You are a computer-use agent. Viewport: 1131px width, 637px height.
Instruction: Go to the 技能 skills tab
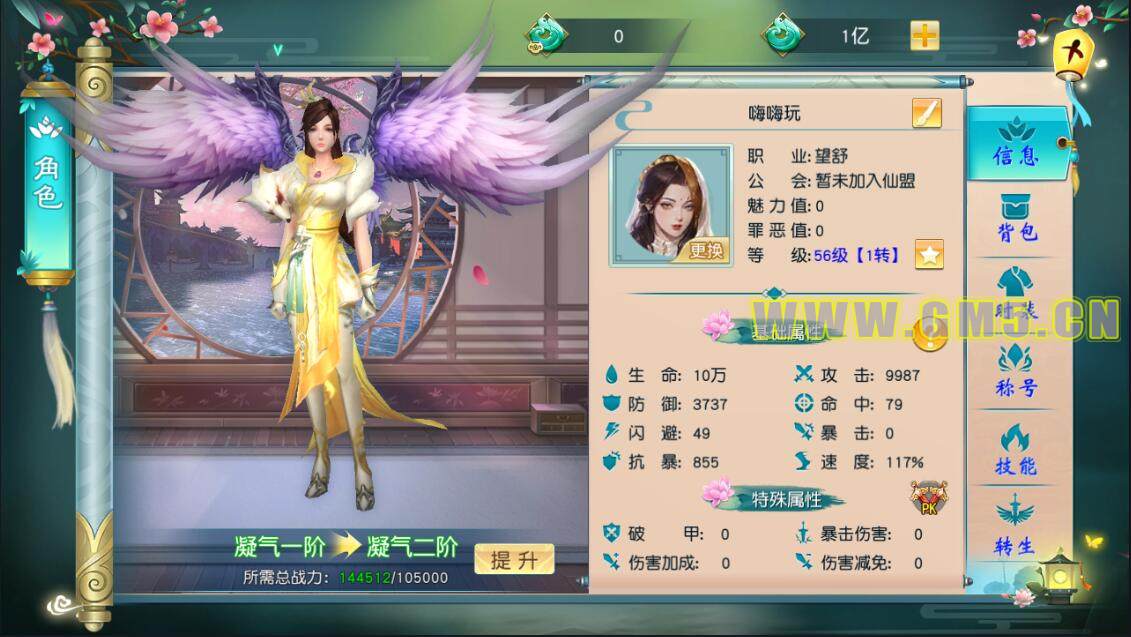pyautogui.click(x=1016, y=450)
